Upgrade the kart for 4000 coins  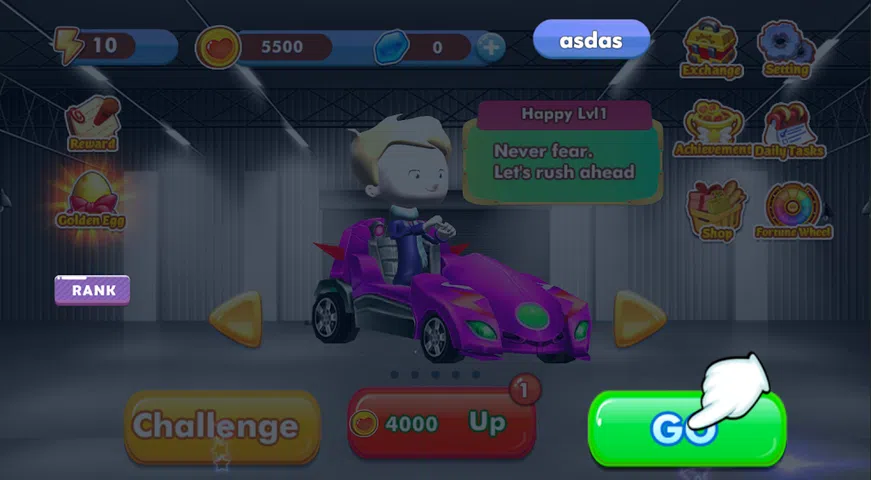click(441, 423)
